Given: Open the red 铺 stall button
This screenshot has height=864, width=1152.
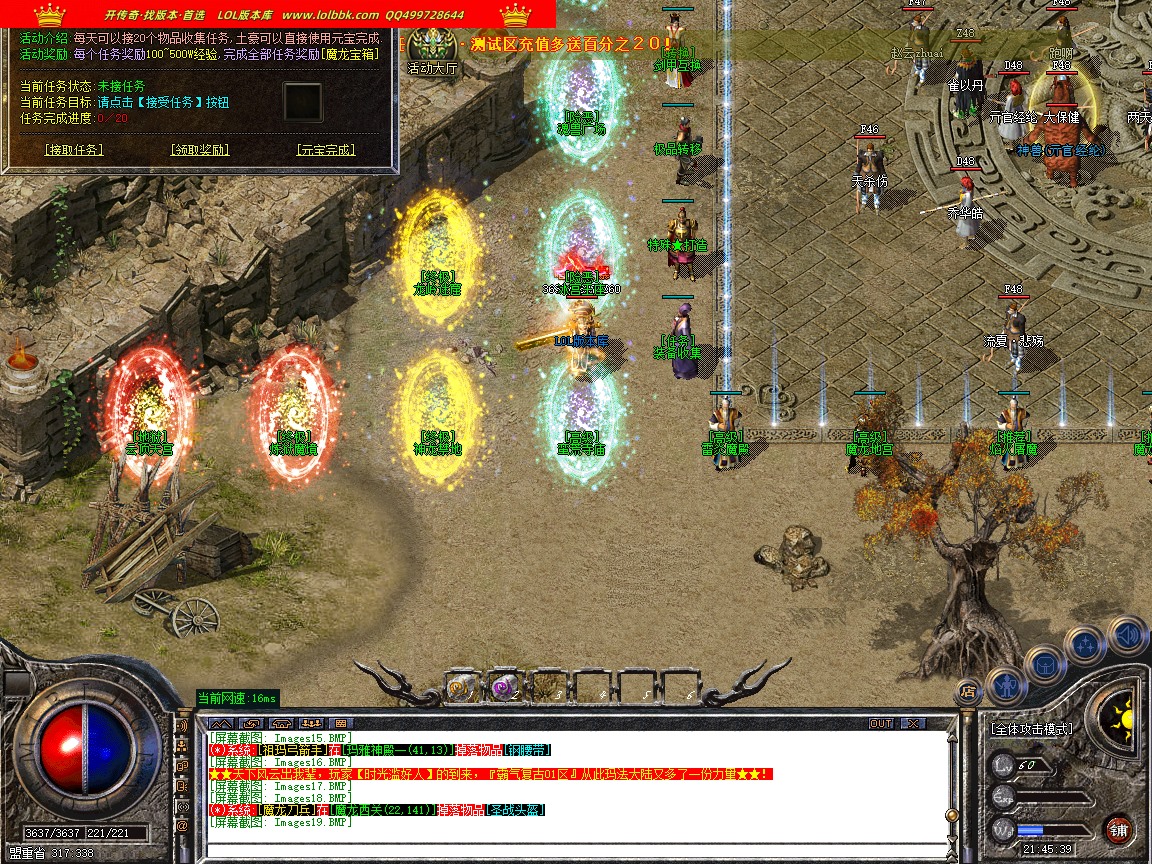Looking at the screenshot, I should click(1118, 829).
